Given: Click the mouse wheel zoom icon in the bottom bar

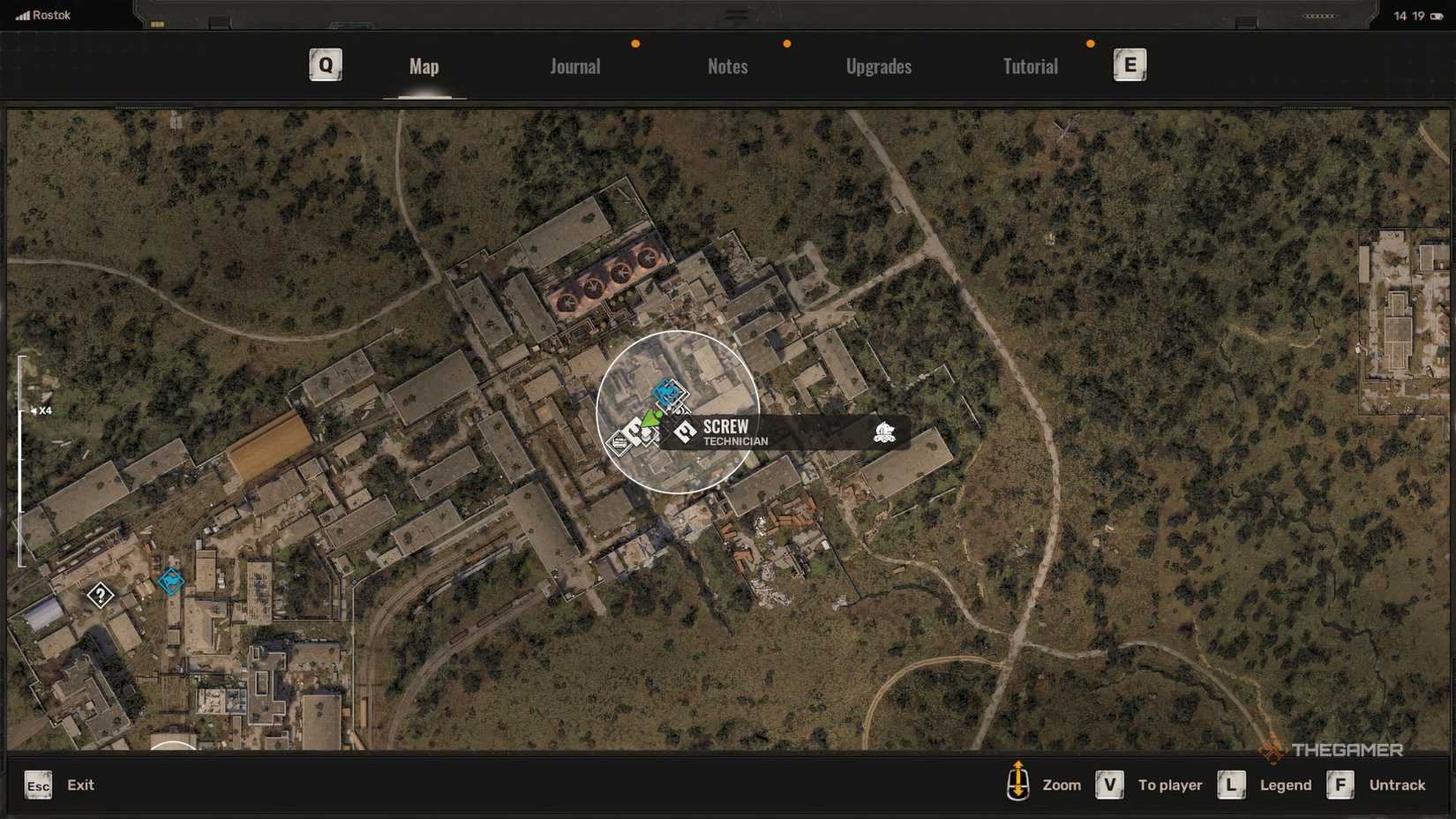Looking at the screenshot, I should tap(1019, 785).
